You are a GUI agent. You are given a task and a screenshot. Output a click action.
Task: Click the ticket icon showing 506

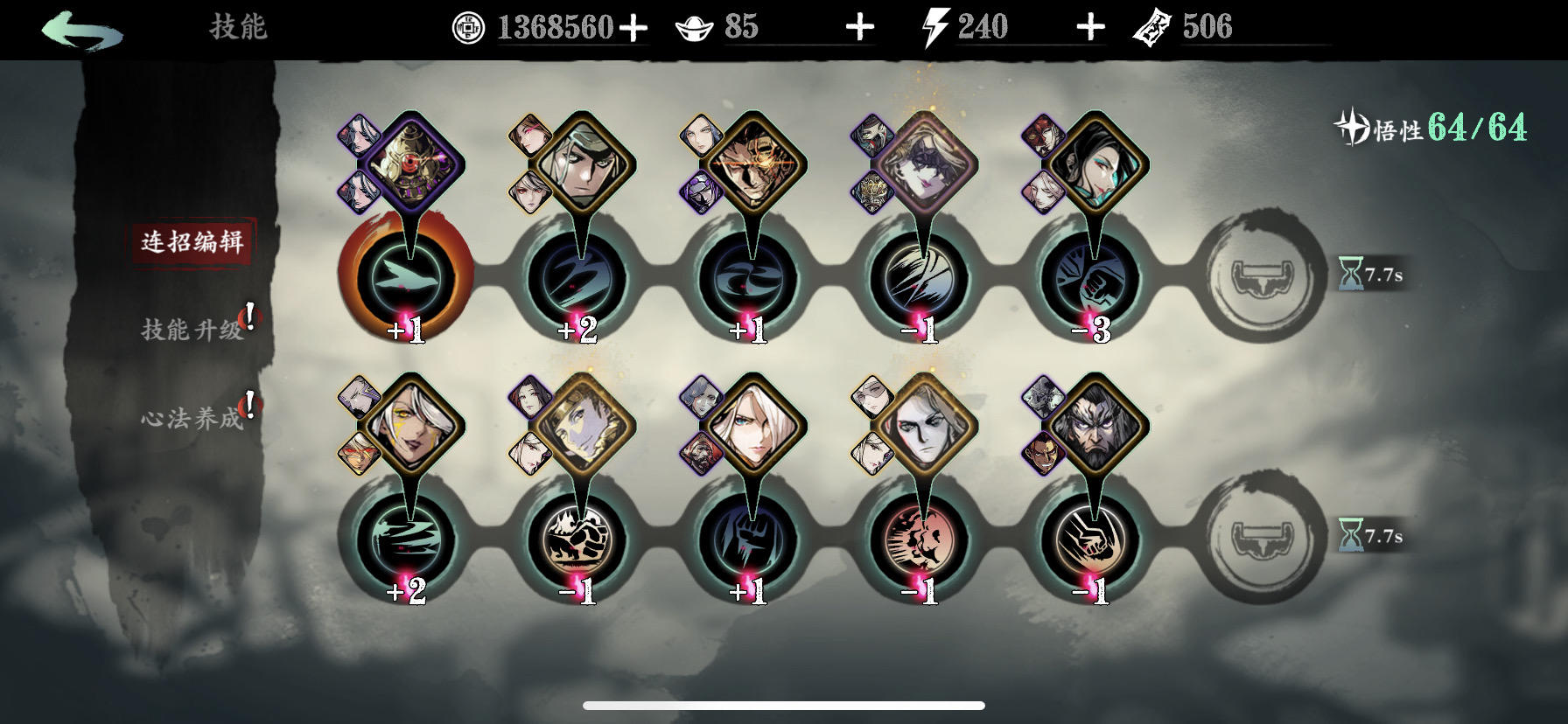tap(1157, 26)
